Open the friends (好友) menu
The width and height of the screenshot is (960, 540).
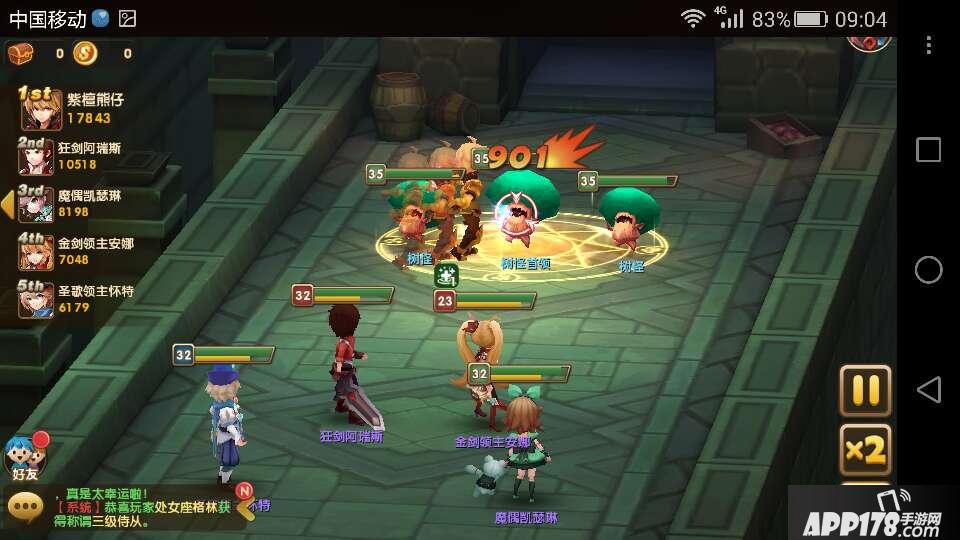click(25, 460)
